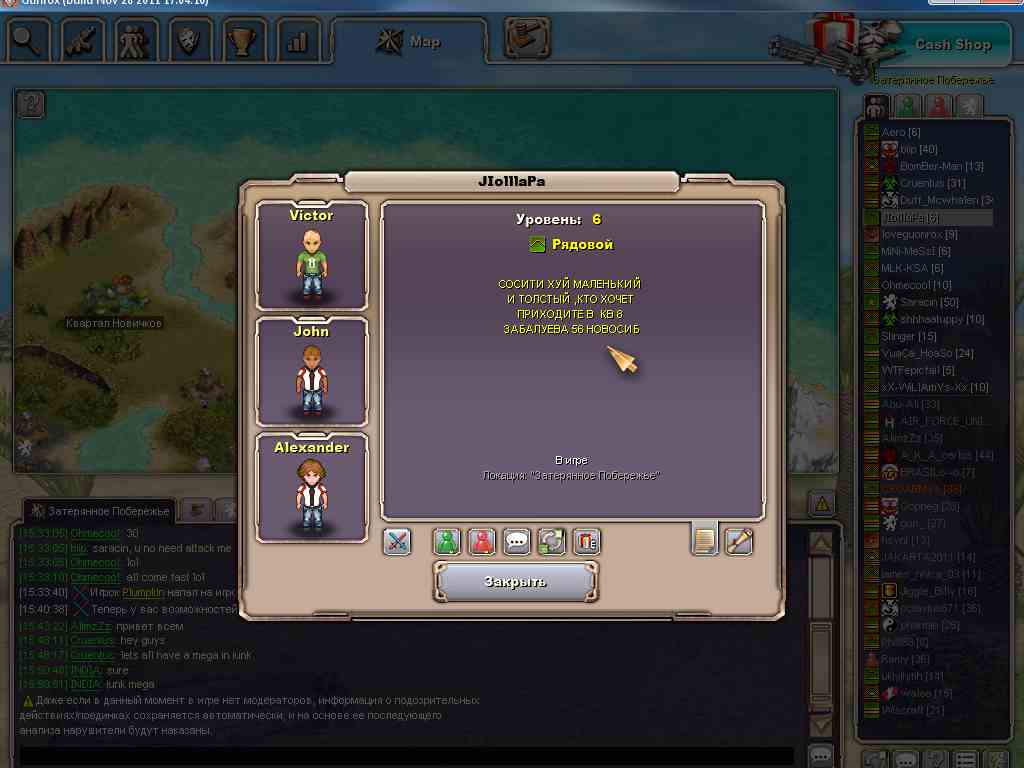Add player to enemies via red figure
This screenshot has width=1024, height=768.
tap(482, 542)
